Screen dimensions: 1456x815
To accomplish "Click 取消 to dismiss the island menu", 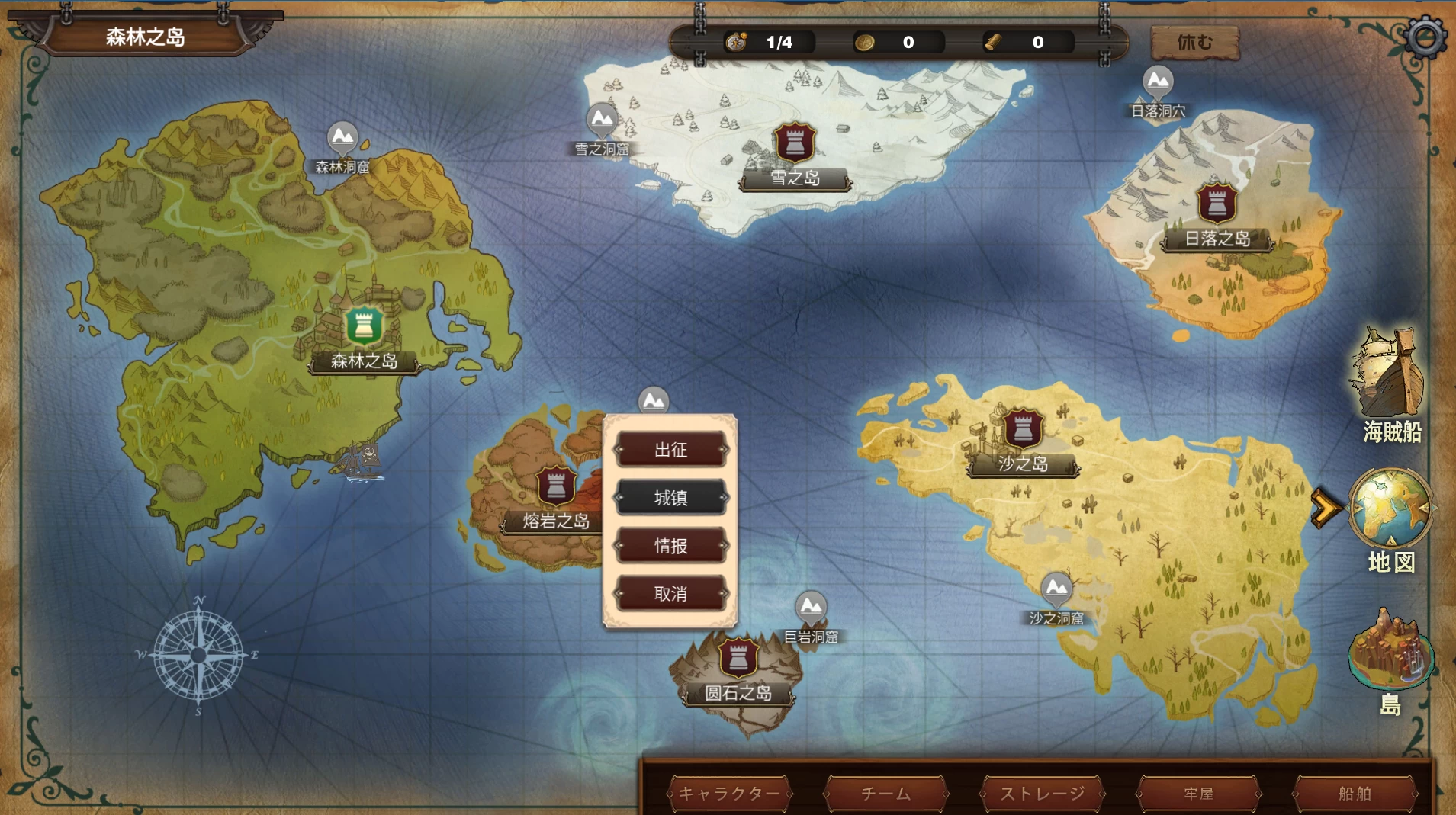I will (x=670, y=593).
